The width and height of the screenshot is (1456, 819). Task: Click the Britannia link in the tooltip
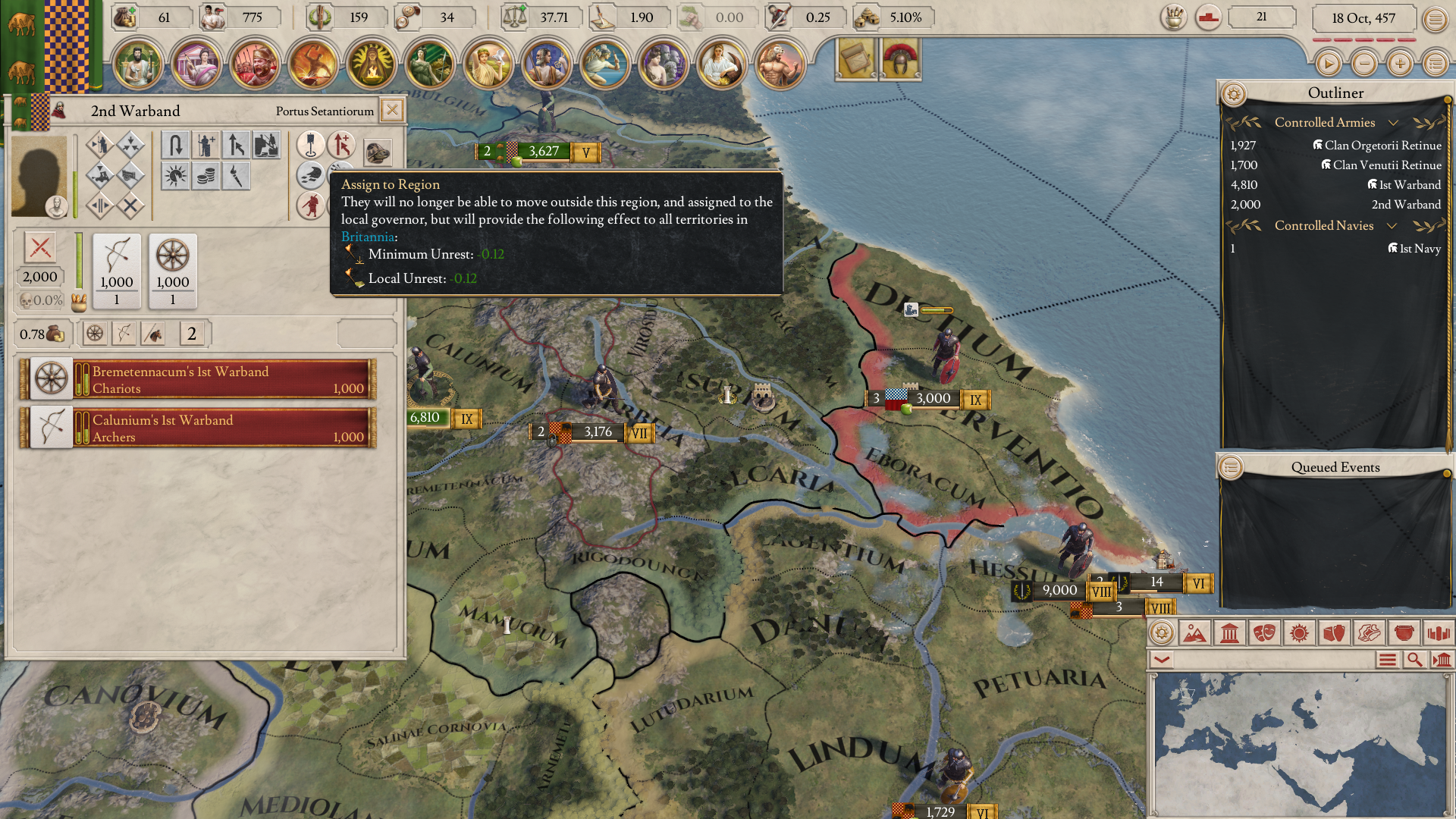[369, 237]
